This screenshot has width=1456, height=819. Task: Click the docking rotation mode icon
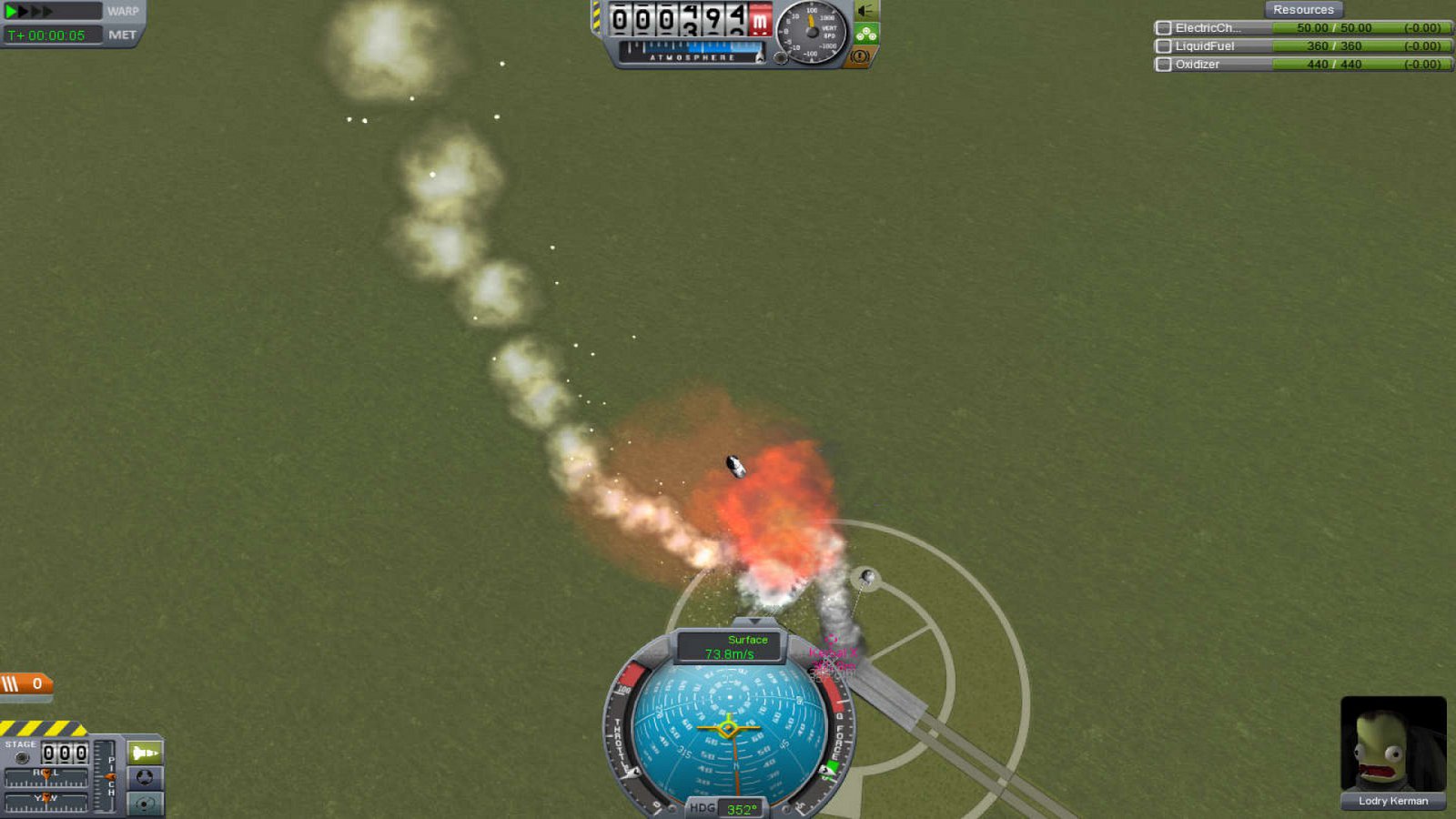pos(144,778)
